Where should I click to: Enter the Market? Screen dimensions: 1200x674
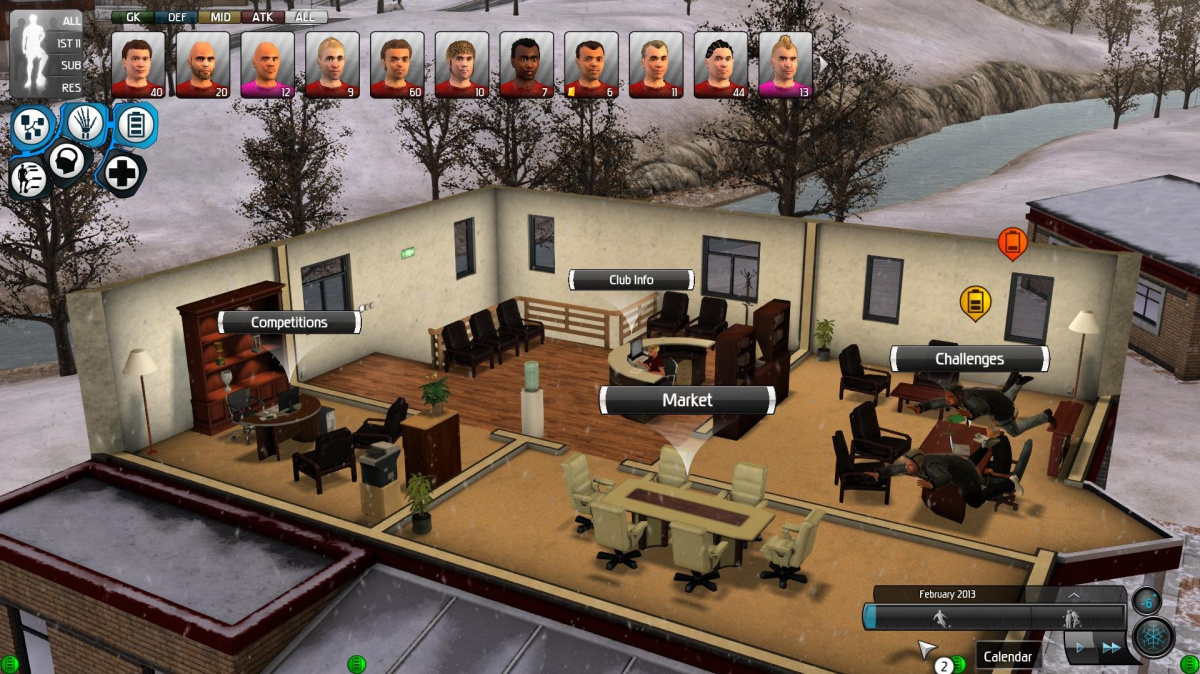point(687,400)
